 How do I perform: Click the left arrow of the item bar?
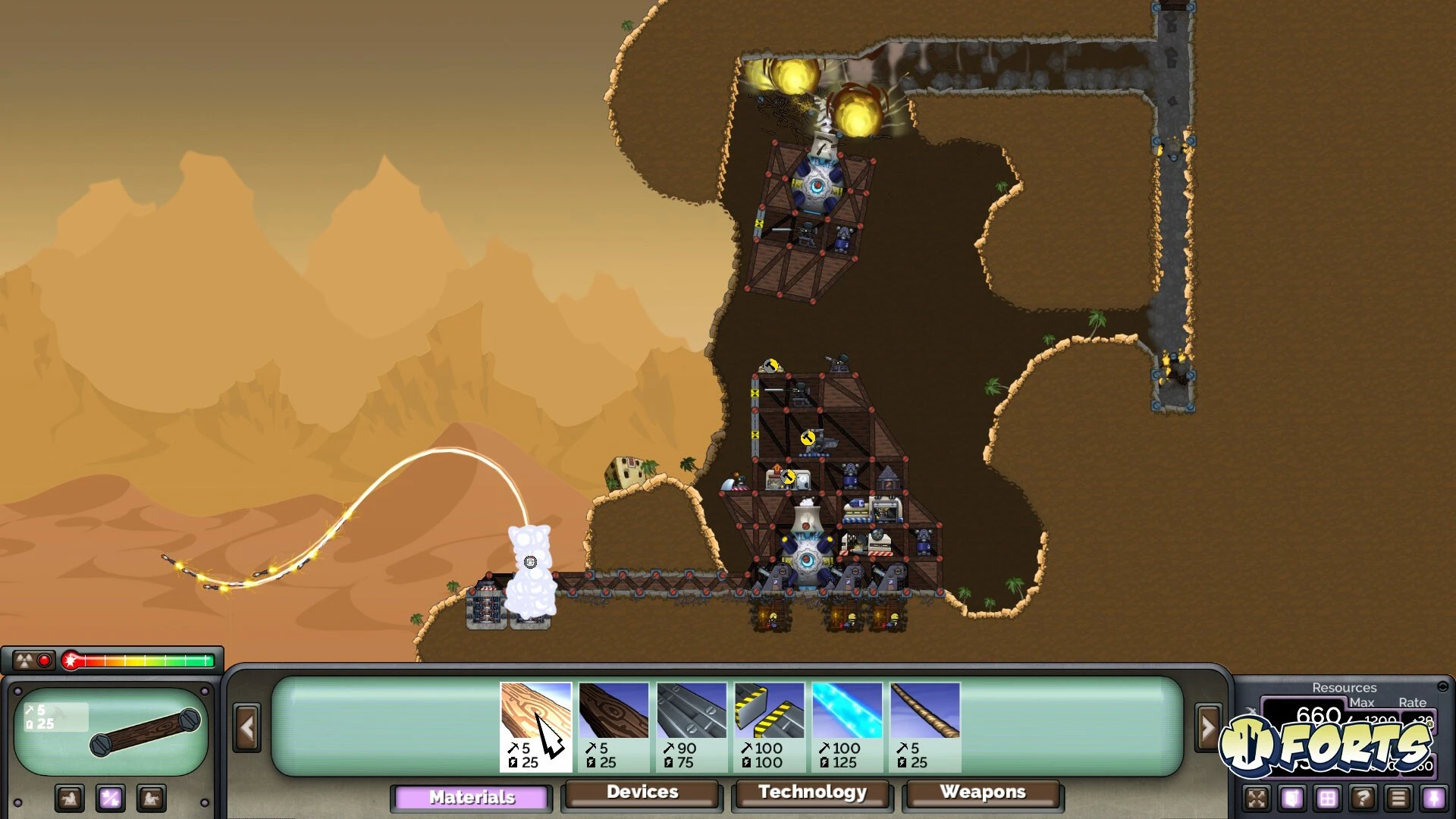246,728
